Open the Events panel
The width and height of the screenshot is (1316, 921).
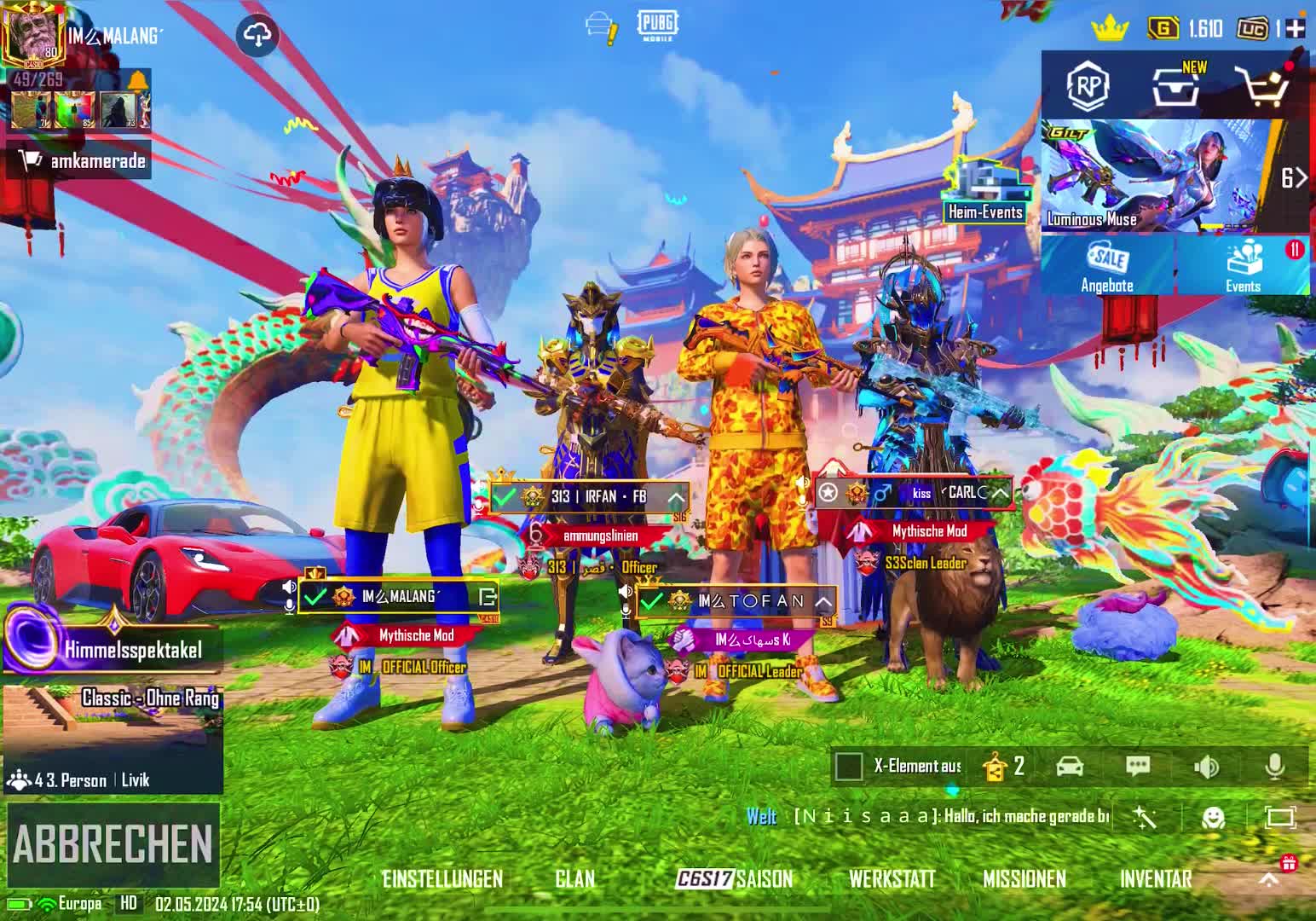click(1243, 266)
